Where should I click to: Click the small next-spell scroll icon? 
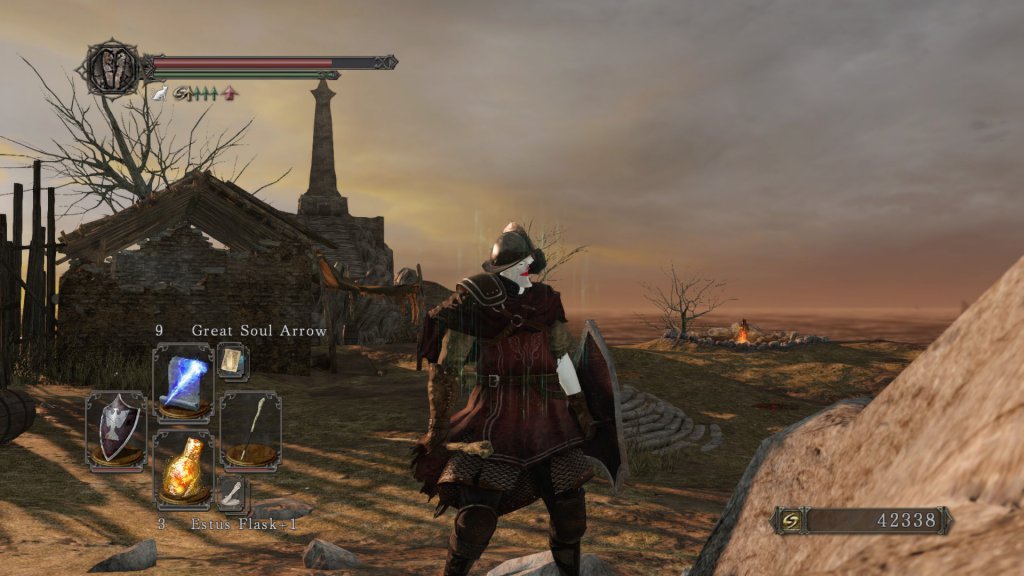click(x=232, y=360)
